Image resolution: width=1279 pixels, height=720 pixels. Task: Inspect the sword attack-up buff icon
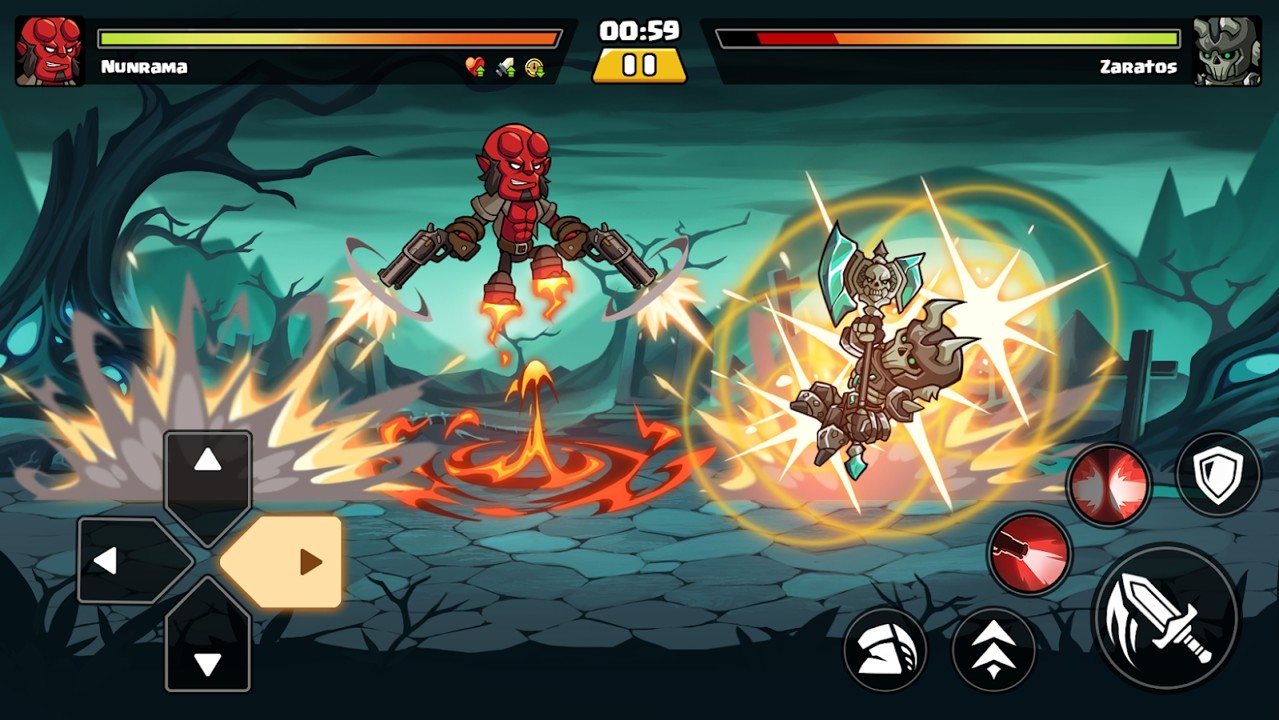[506, 67]
